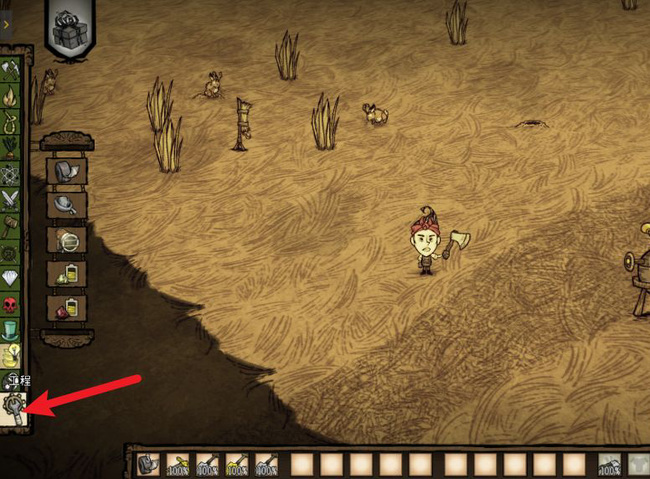Click the equipped hand slot showing 100%

608,464
